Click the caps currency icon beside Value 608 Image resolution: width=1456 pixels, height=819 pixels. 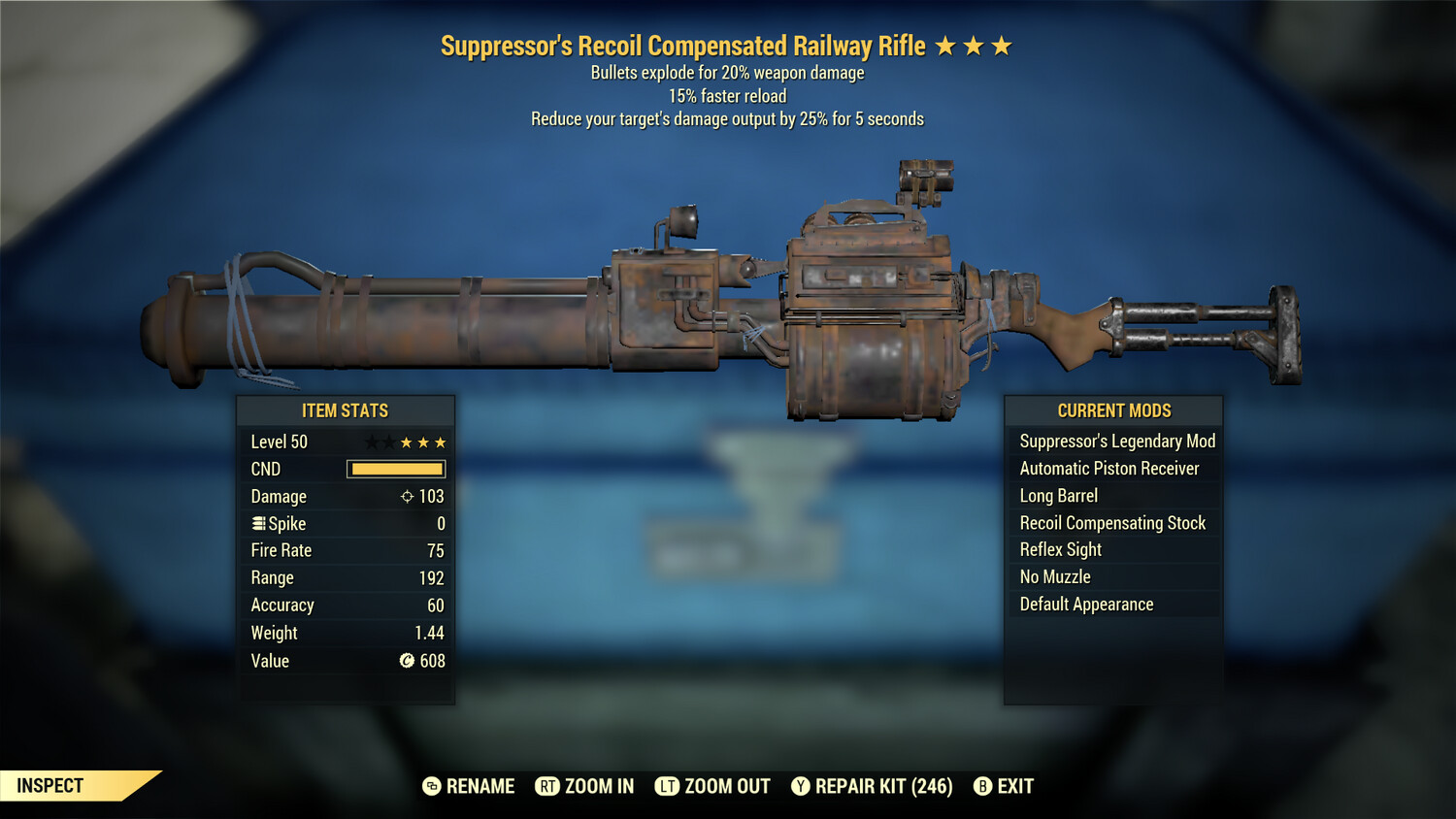pos(408,661)
